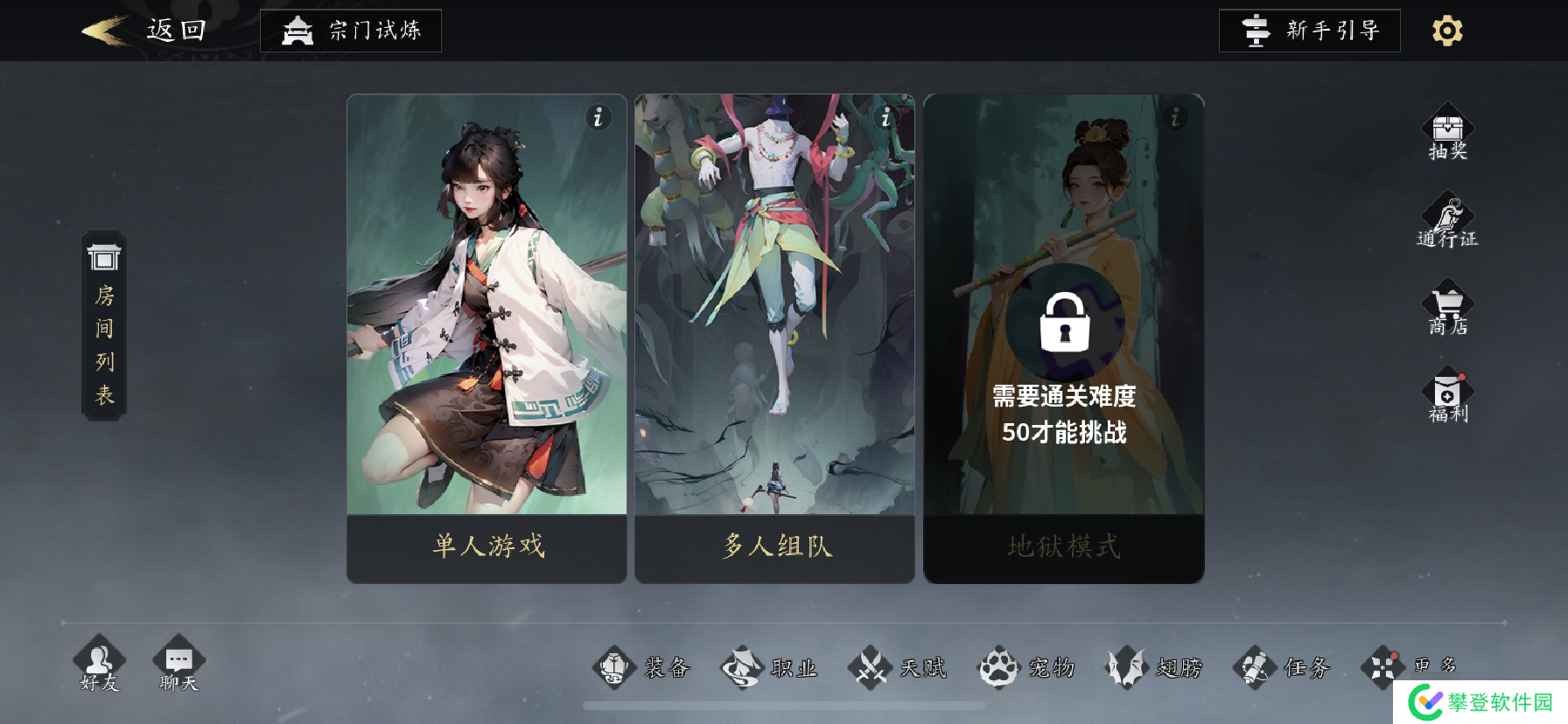Open the 宠物 pet paw icon

click(997, 667)
